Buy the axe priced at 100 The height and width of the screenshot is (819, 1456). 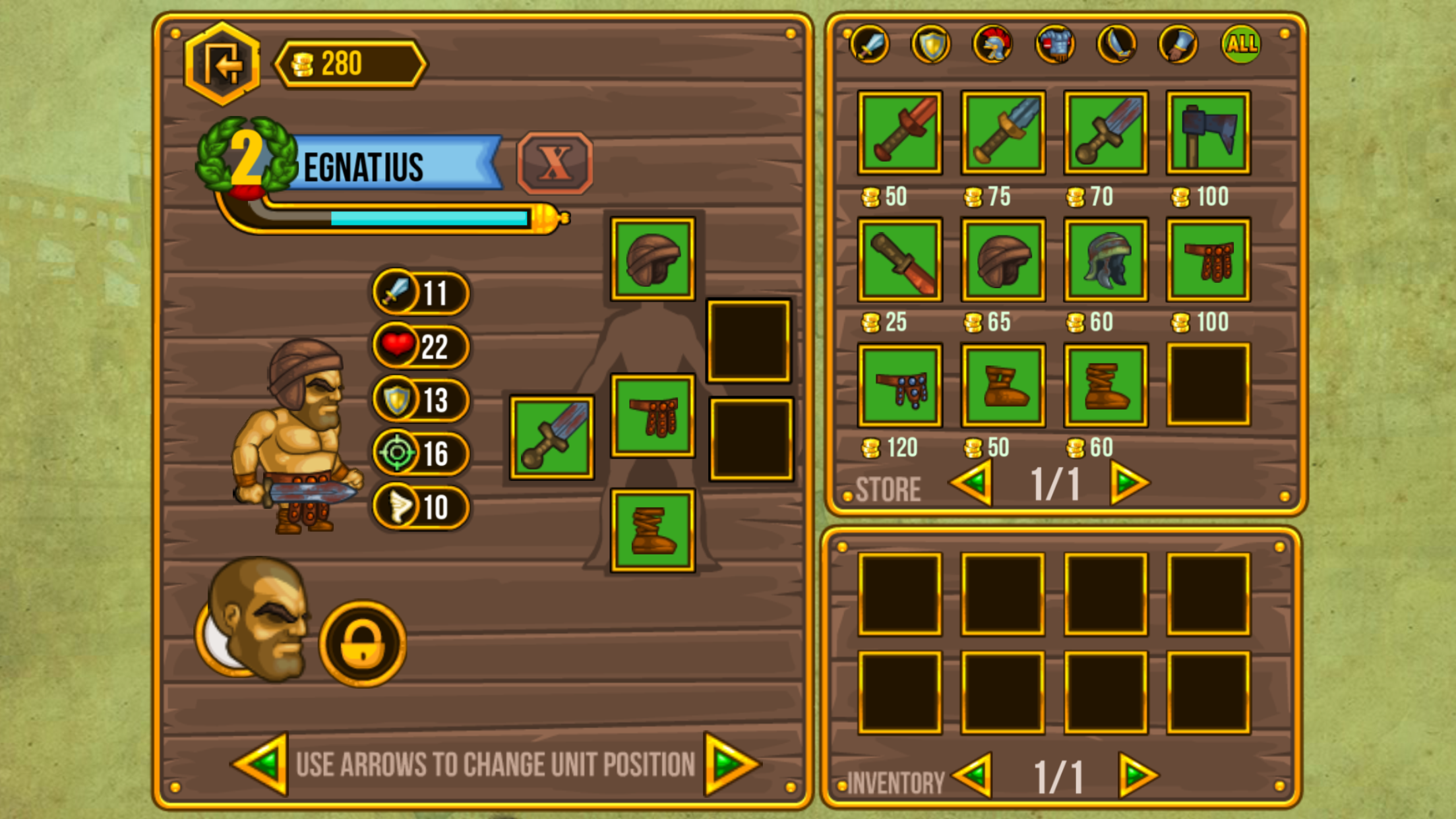(x=1208, y=133)
